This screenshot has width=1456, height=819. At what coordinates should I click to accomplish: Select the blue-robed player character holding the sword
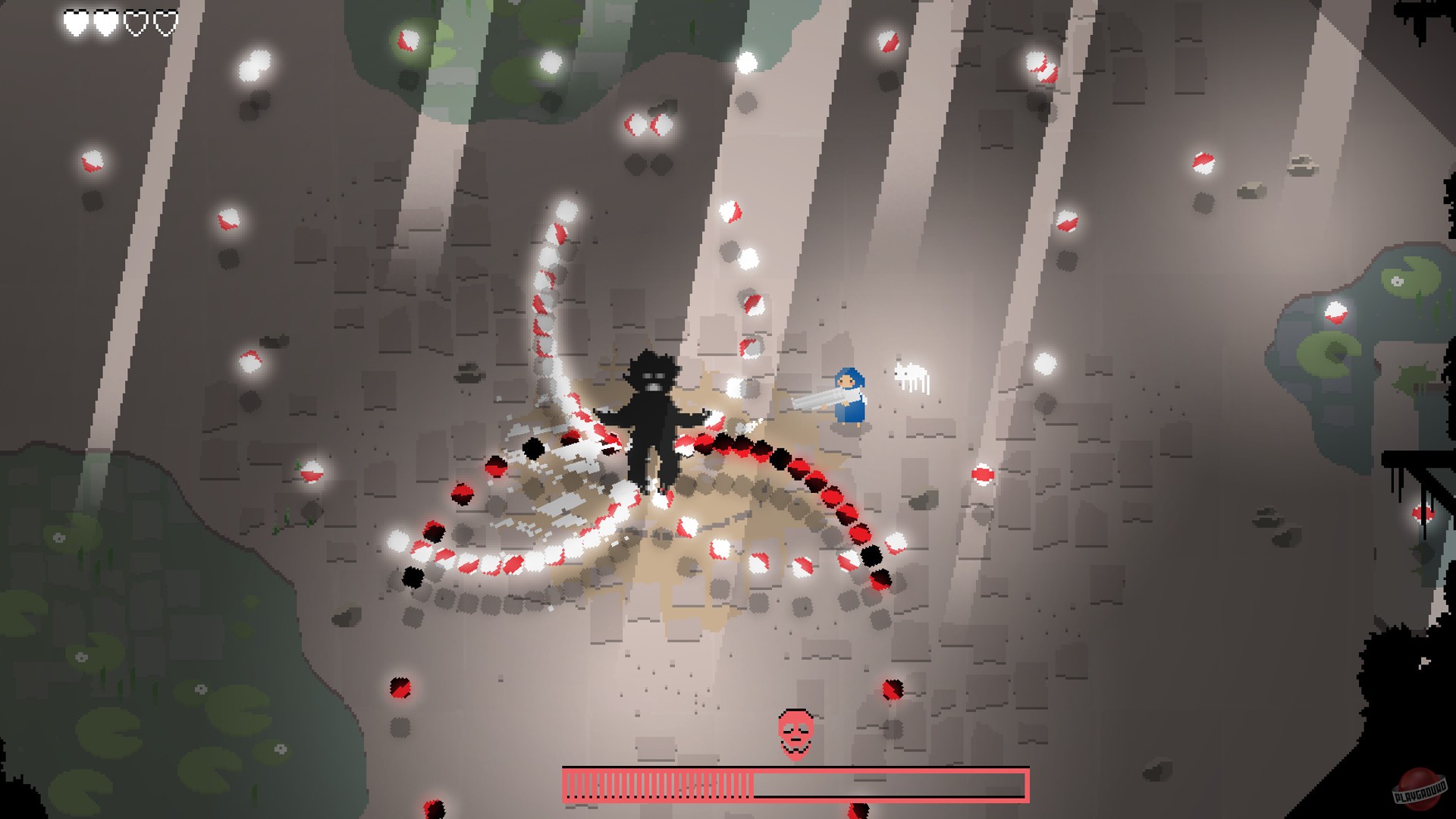point(849,398)
